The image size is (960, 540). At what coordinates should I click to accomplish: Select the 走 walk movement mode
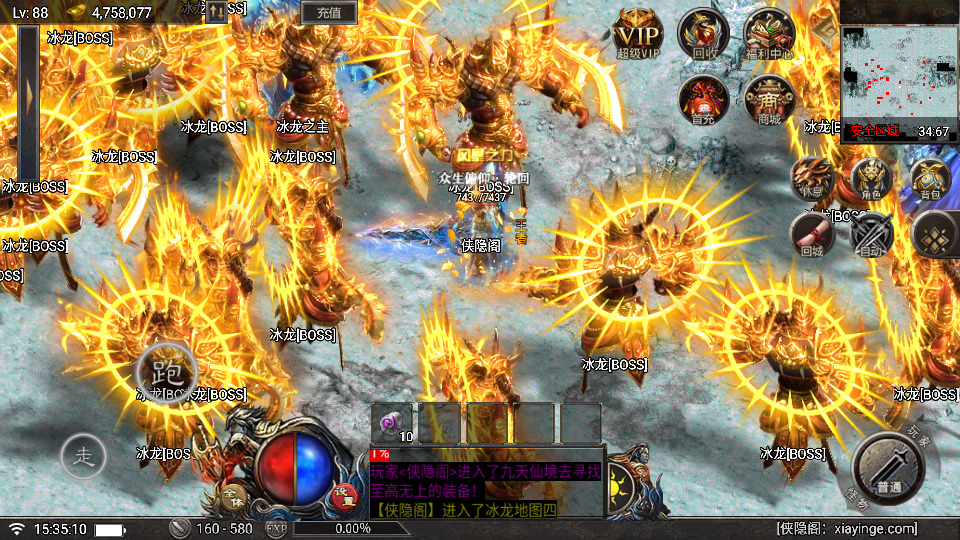pos(84,458)
